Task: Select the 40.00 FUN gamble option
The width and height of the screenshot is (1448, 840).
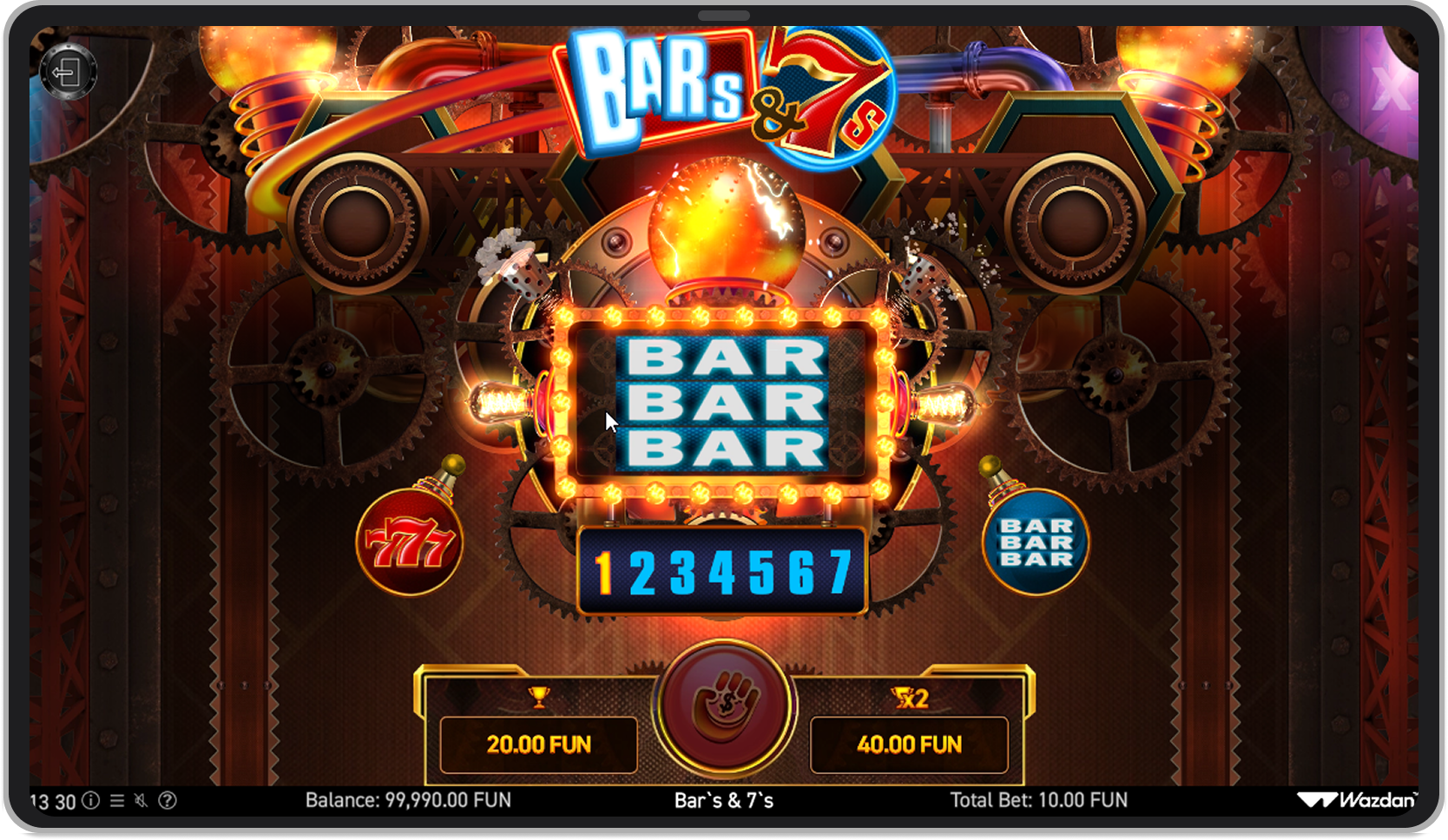Action: coord(910,743)
